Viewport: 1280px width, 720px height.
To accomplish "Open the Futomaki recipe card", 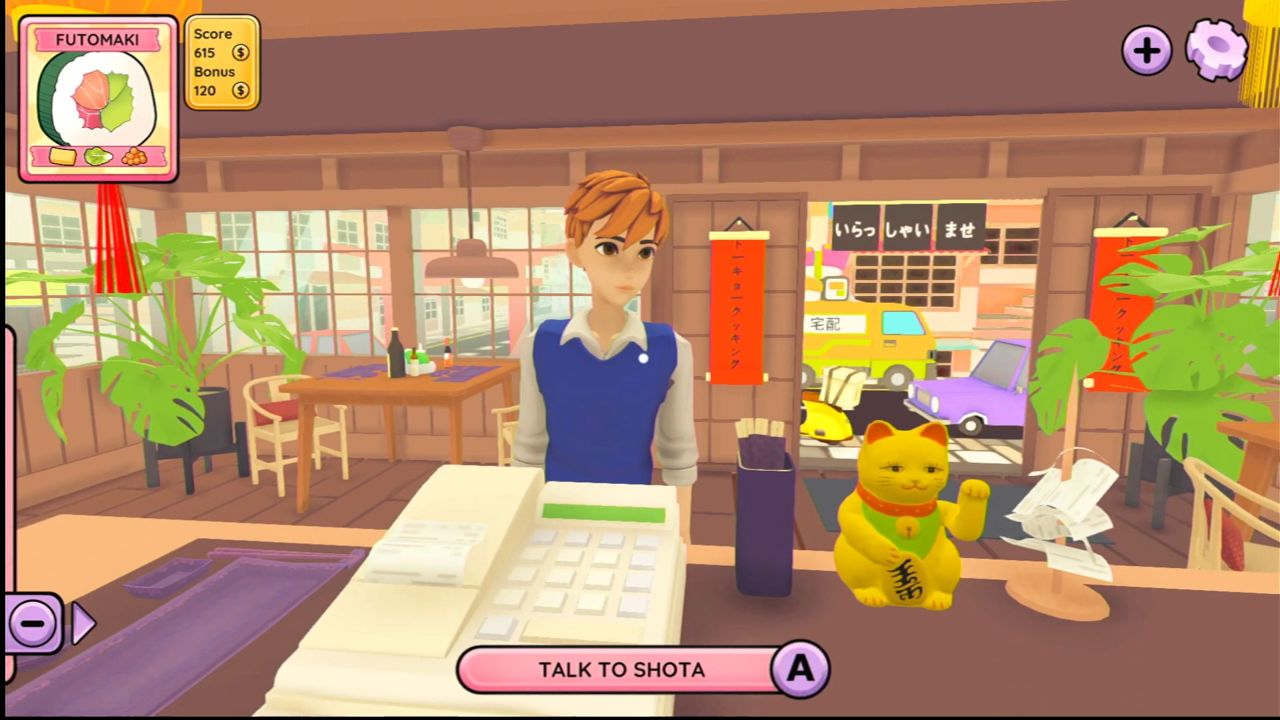I will coord(98,99).
